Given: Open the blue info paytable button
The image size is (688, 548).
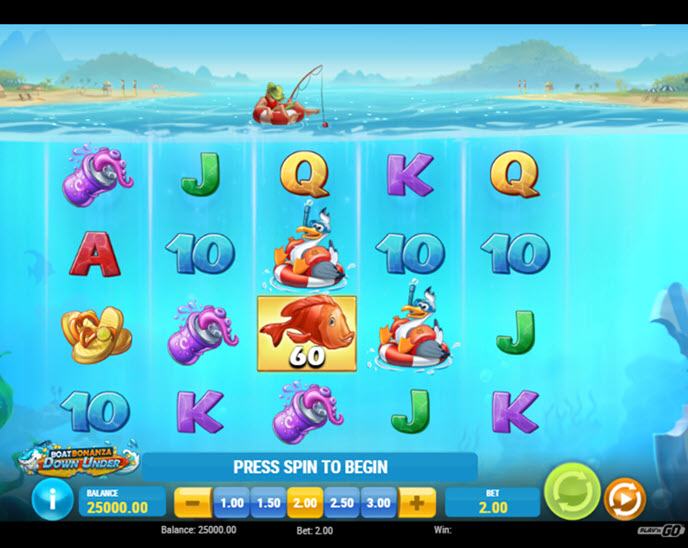Looking at the screenshot, I should click(53, 500).
